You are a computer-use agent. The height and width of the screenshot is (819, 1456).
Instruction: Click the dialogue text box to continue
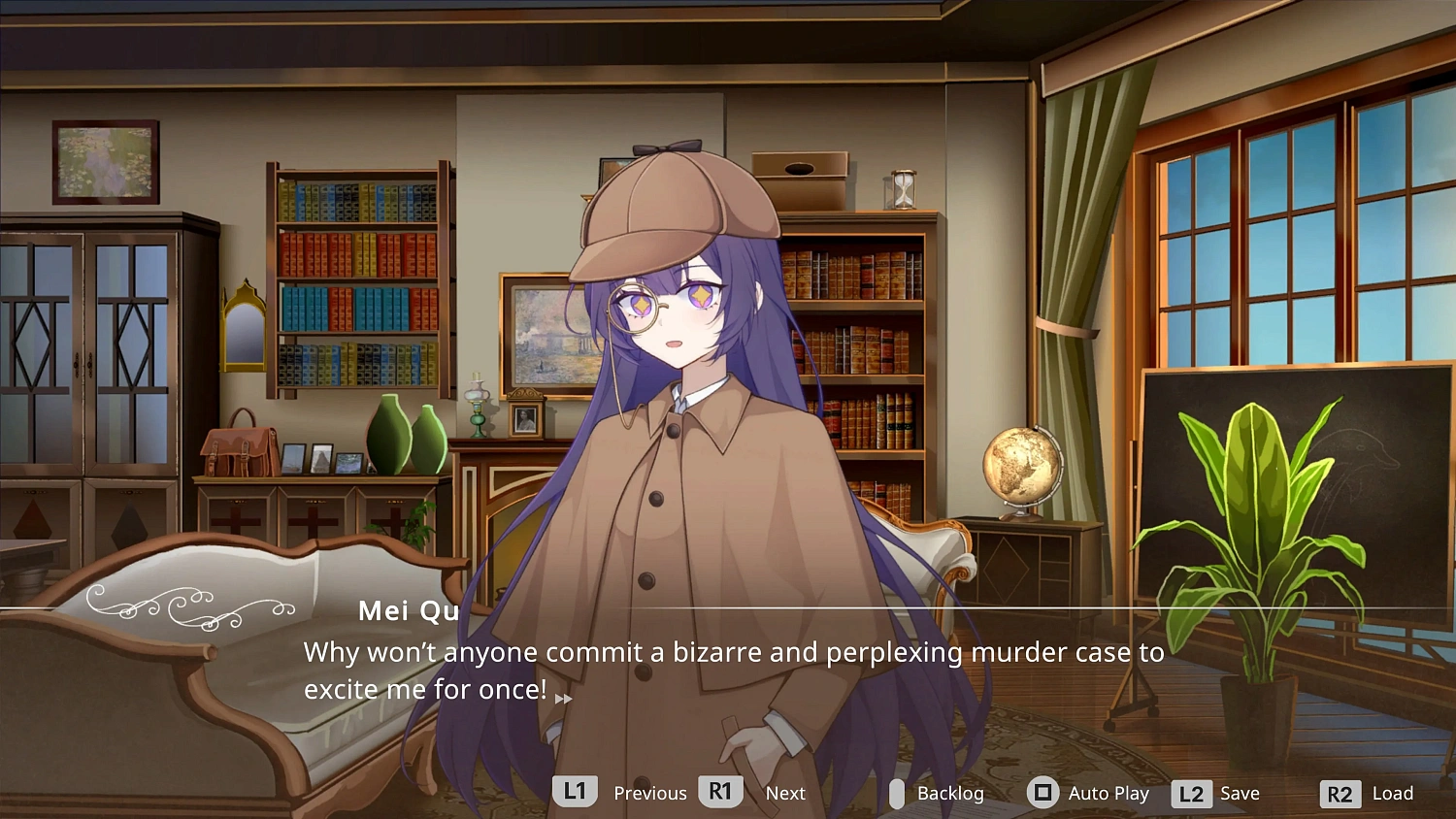click(x=728, y=670)
